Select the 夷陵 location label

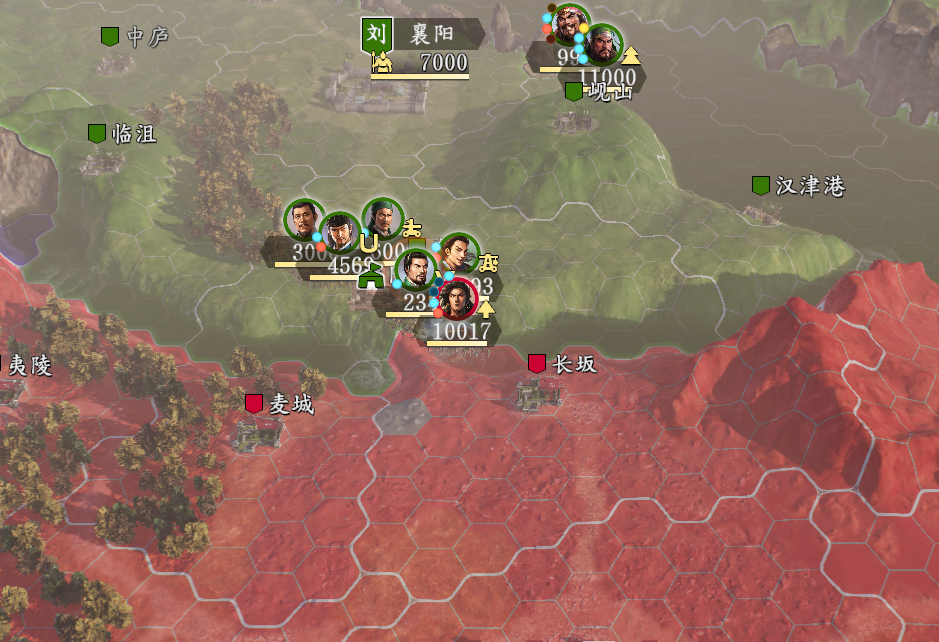(28, 366)
